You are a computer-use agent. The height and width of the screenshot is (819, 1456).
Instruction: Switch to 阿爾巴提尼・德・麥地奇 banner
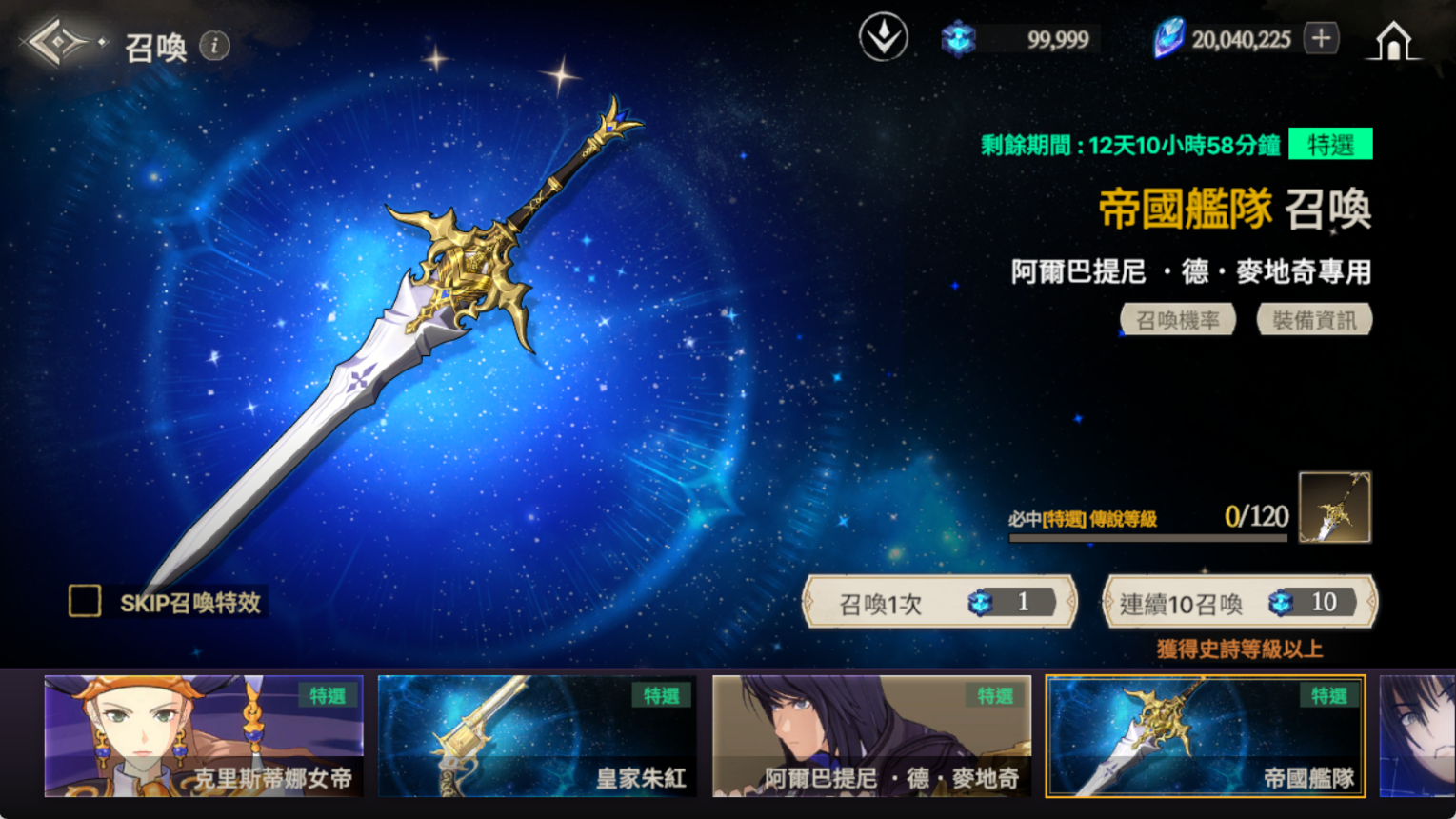coord(871,735)
